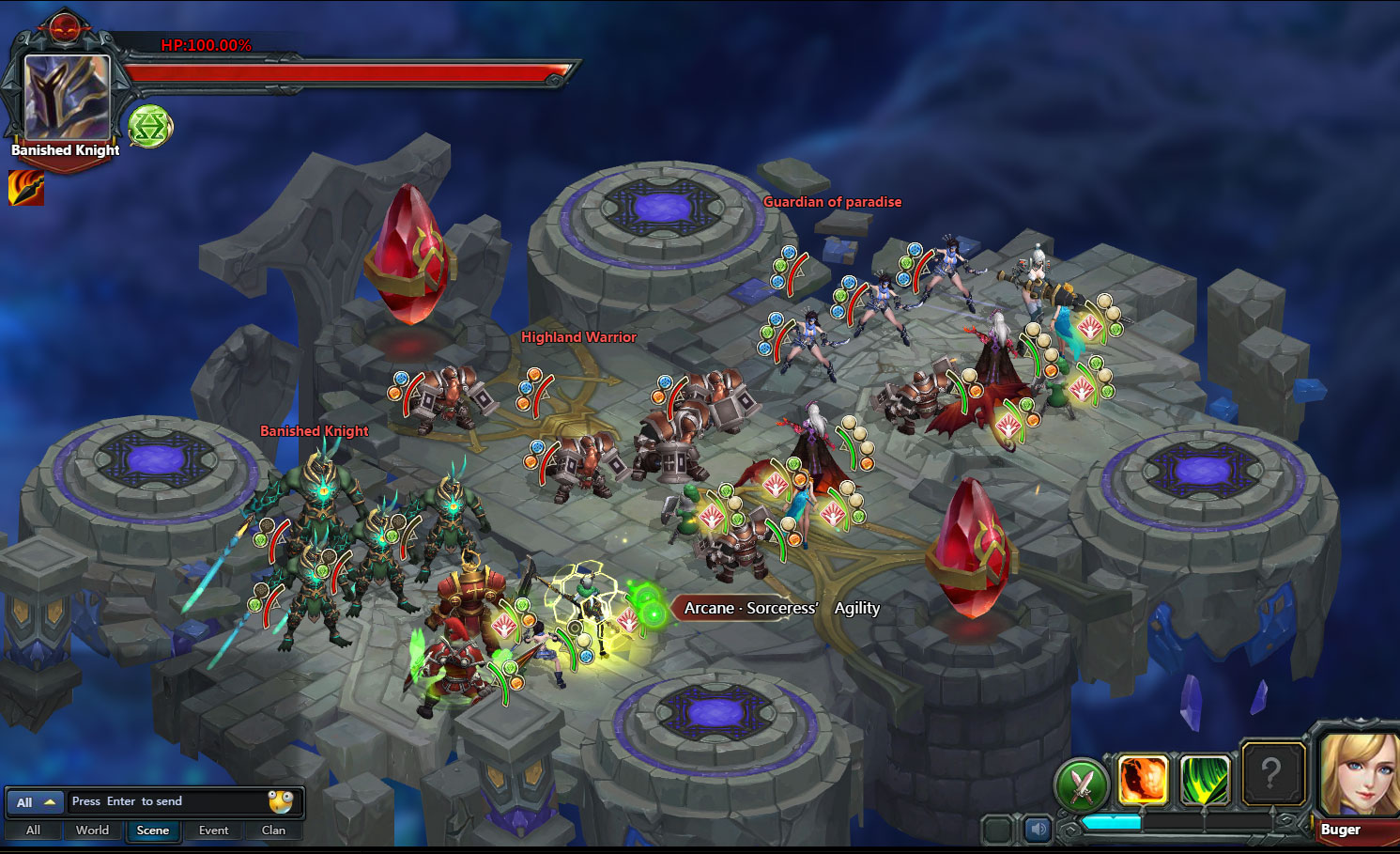Open the Clan chat tab
The height and width of the screenshot is (854, 1400).
[273, 831]
